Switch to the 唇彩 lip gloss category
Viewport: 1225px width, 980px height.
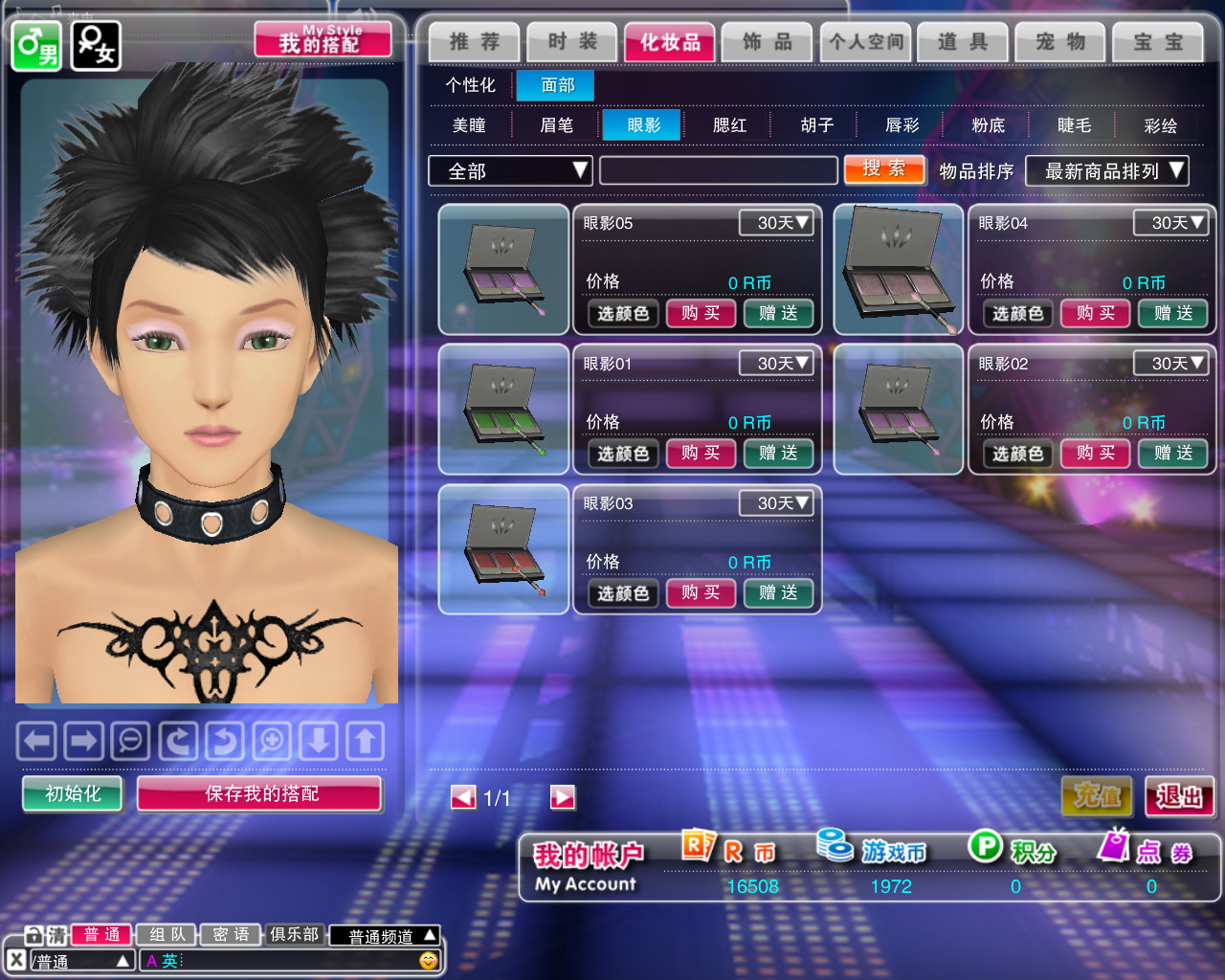click(x=902, y=125)
